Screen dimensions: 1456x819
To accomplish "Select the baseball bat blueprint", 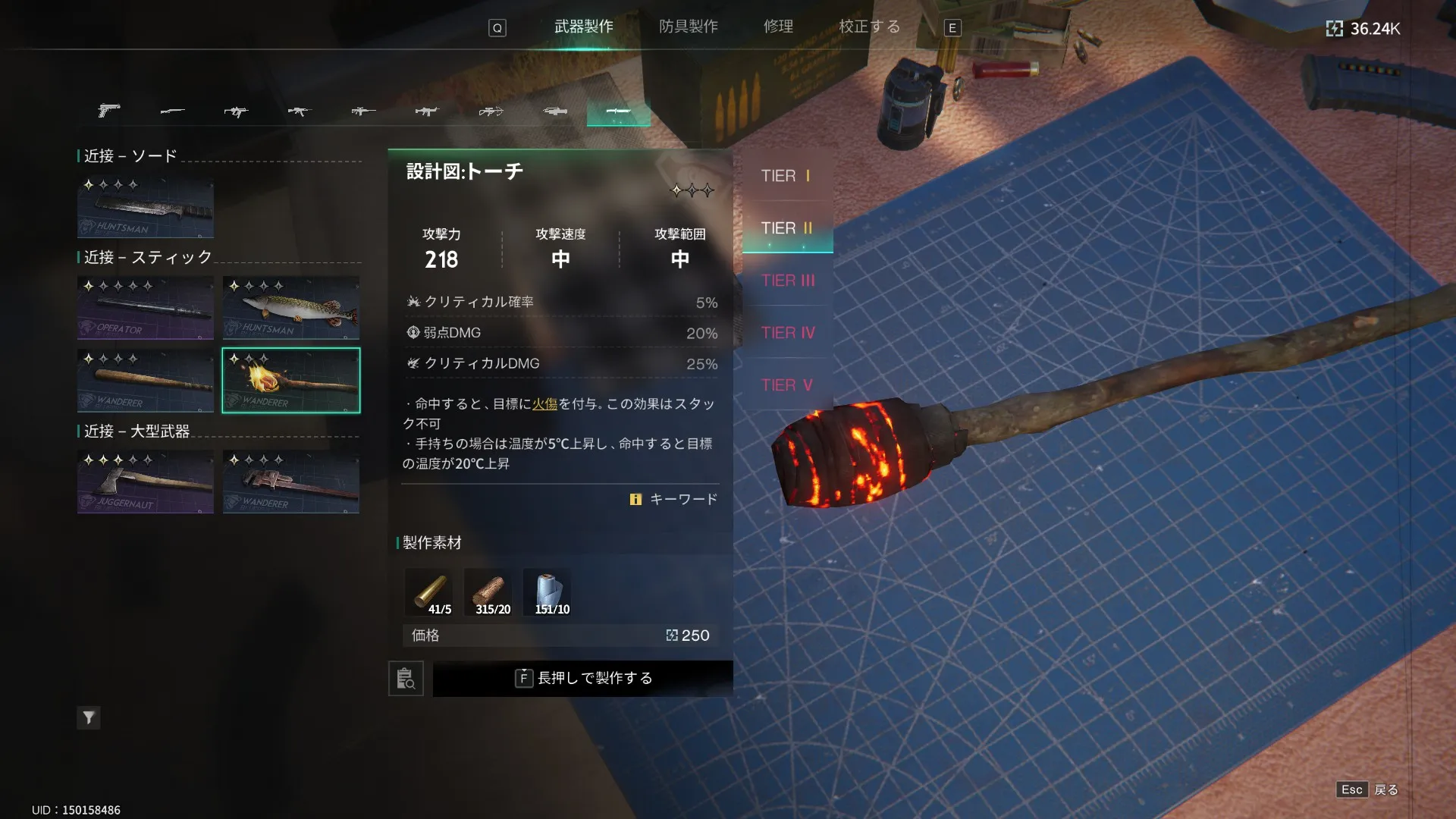I will [x=146, y=381].
